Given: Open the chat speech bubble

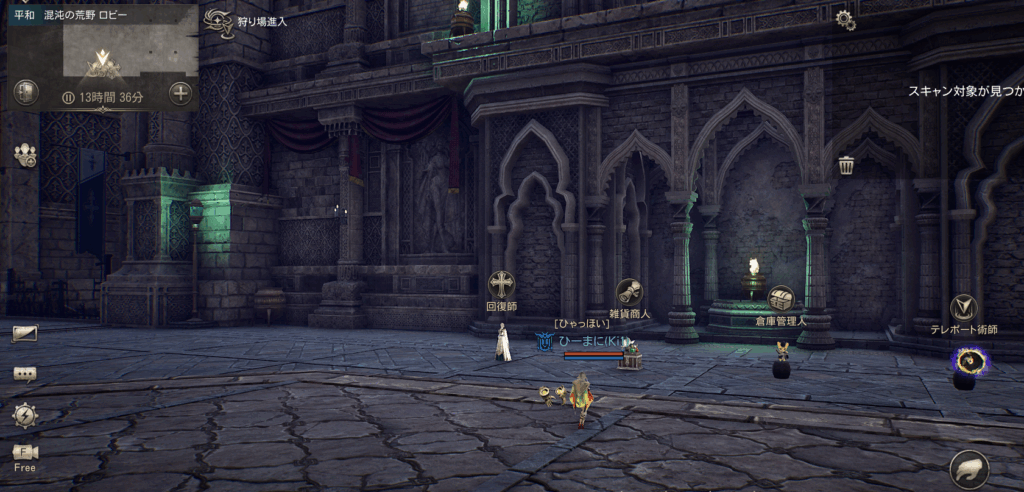Looking at the screenshot, I should point(25,374).
